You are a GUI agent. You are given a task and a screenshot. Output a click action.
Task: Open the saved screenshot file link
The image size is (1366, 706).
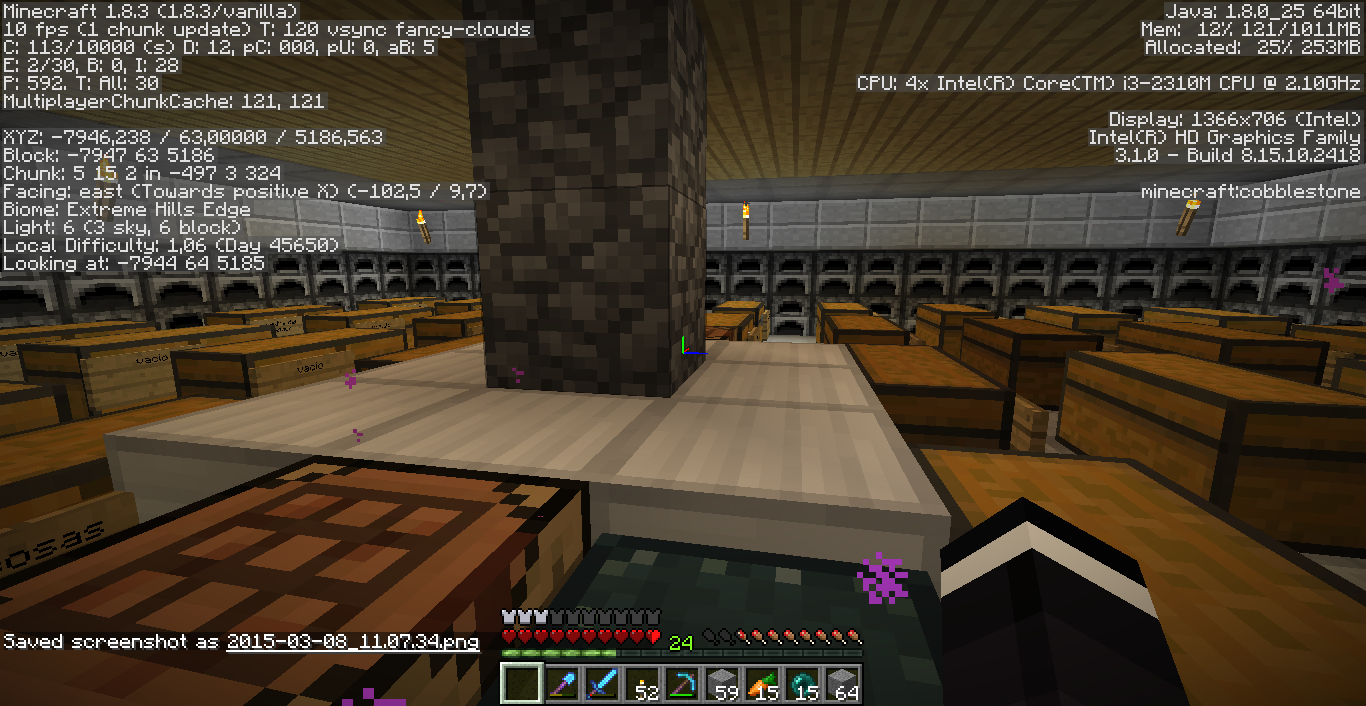click(352, 641)
